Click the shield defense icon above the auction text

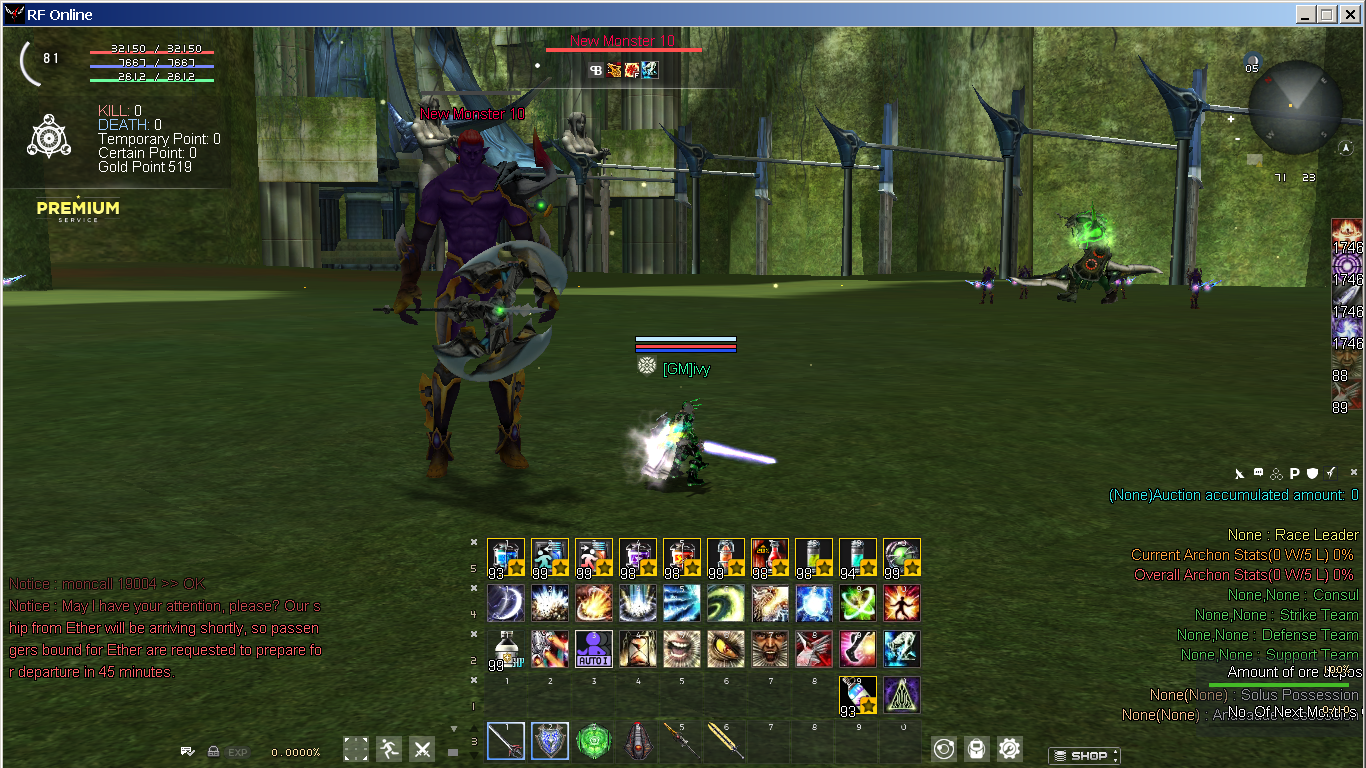[1312, 473]
